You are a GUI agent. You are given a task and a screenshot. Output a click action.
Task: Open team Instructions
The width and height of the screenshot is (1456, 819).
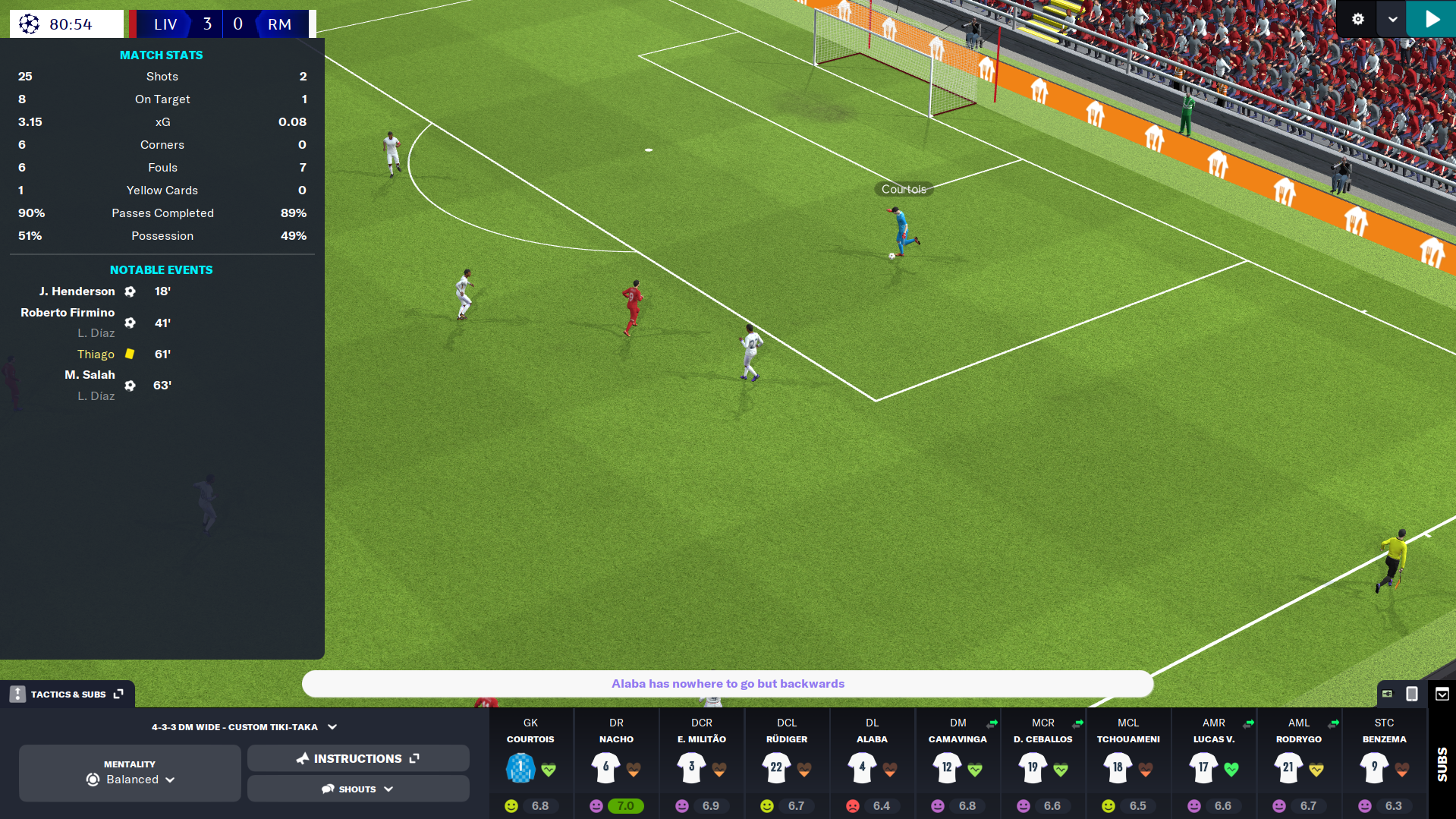pos(358,758)
